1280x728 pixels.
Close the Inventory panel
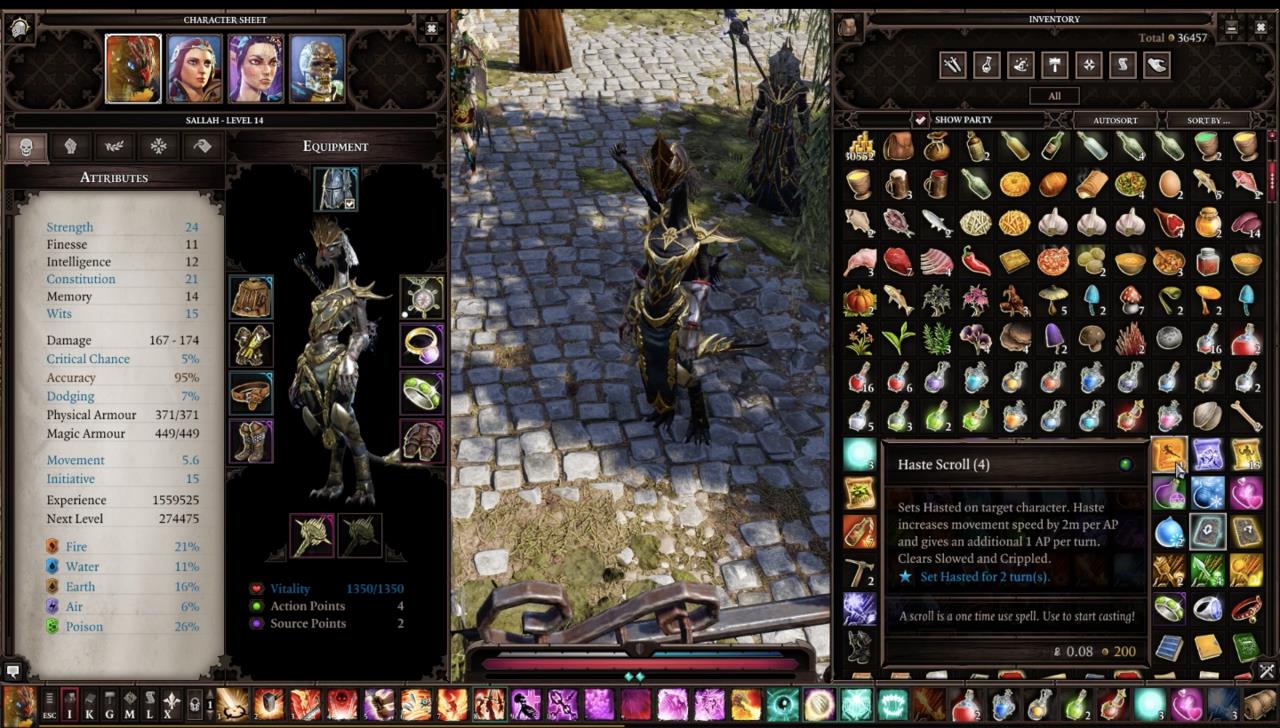1262,27
